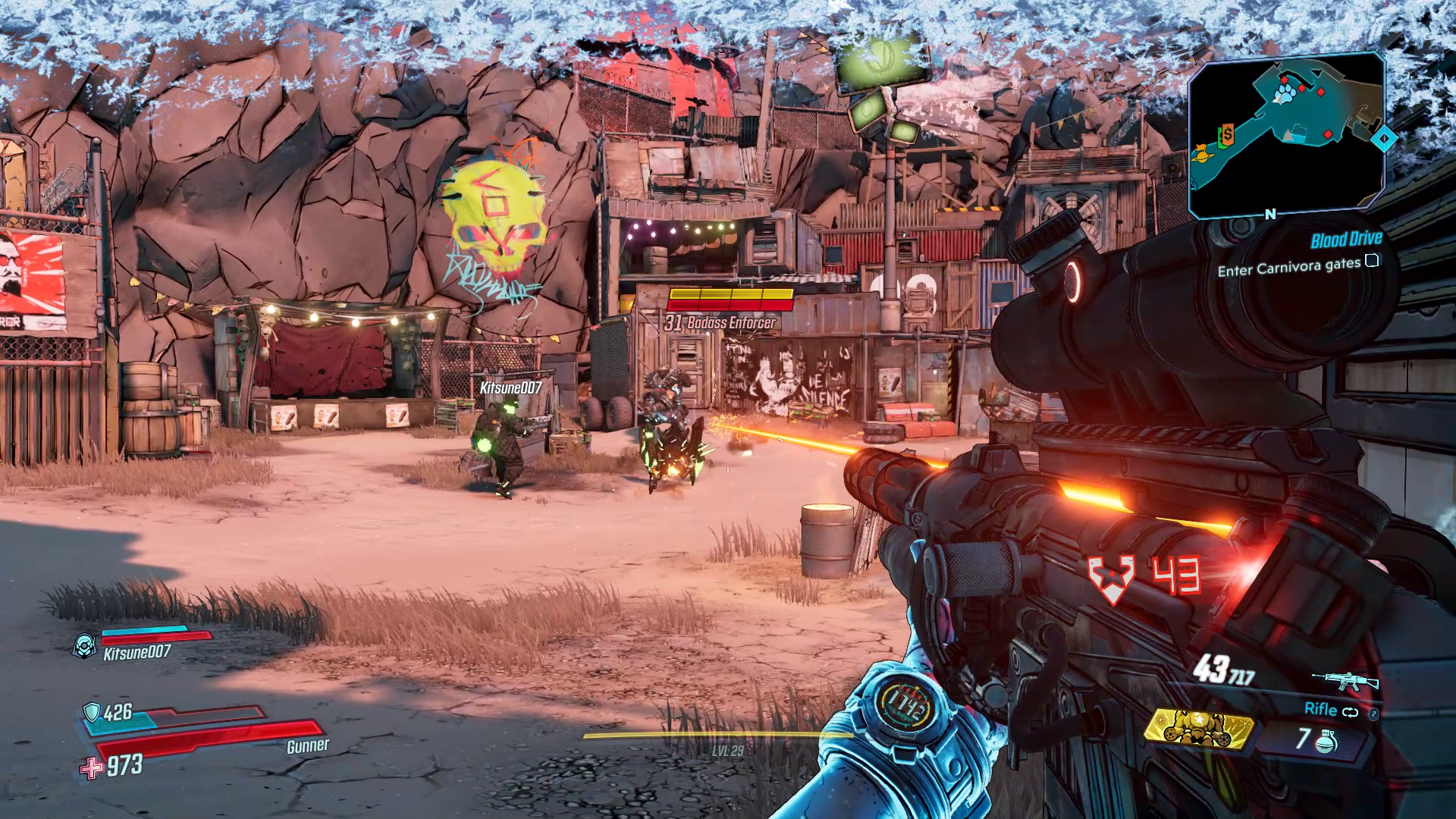This screenshot has width=1456, height=819.
Task: Click the shield icon beside 426
Action: point(91,712)
